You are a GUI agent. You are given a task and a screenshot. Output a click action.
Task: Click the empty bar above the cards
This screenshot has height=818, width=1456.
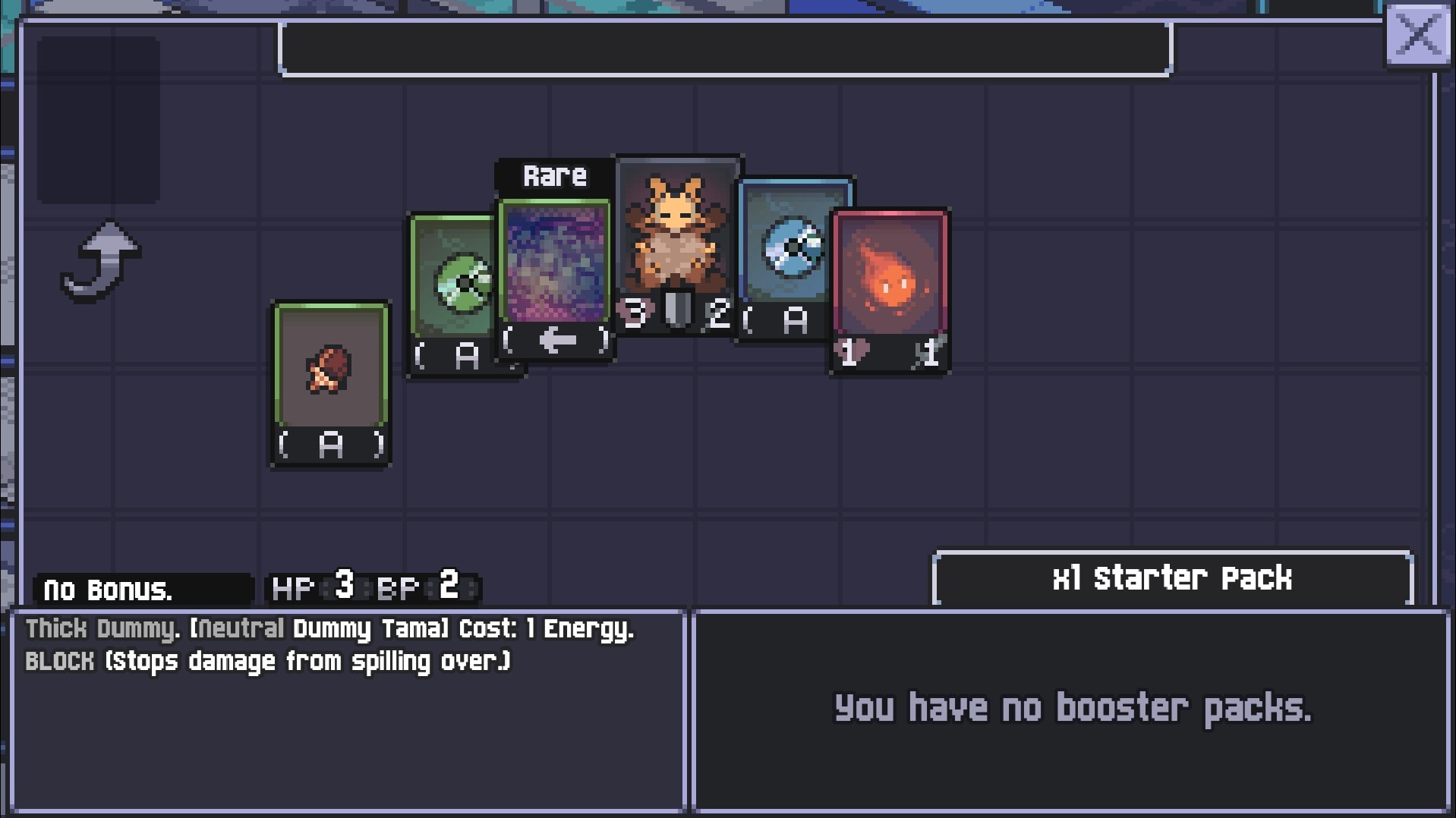tap(725, 49)
